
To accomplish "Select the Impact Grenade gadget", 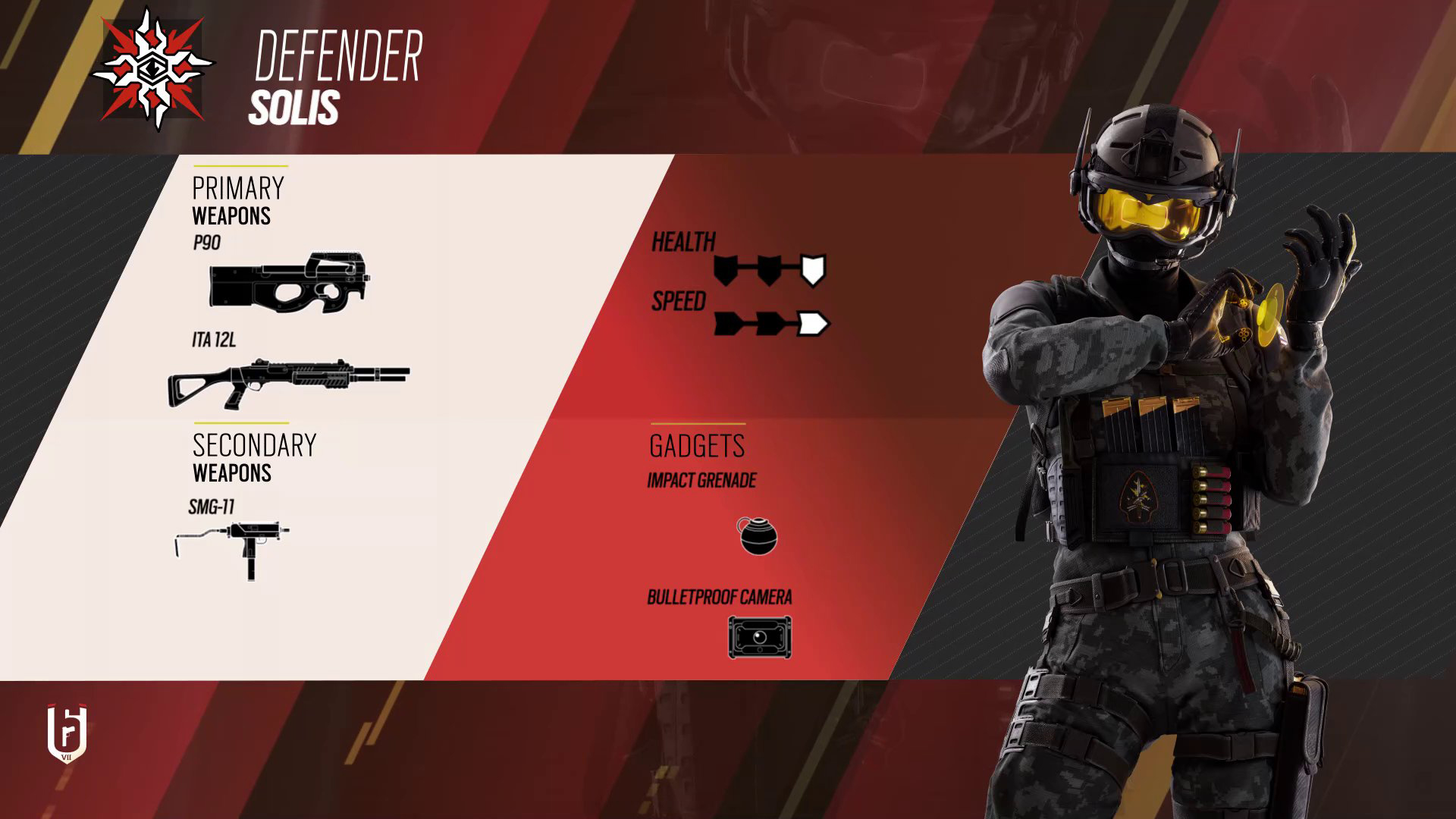I will tap(757, 535).
